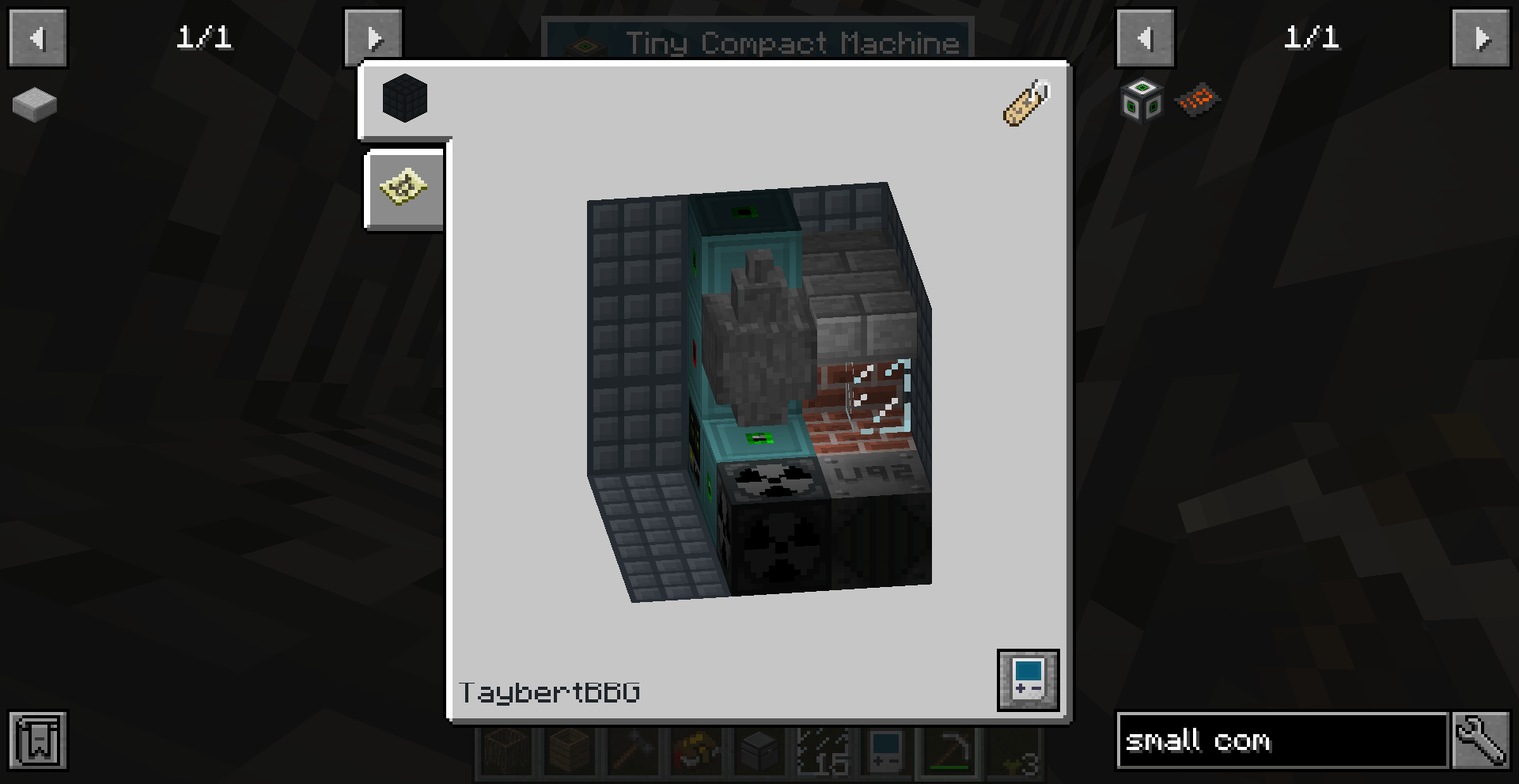Advance the right panel using its next-page arrow

(1481, 36)
